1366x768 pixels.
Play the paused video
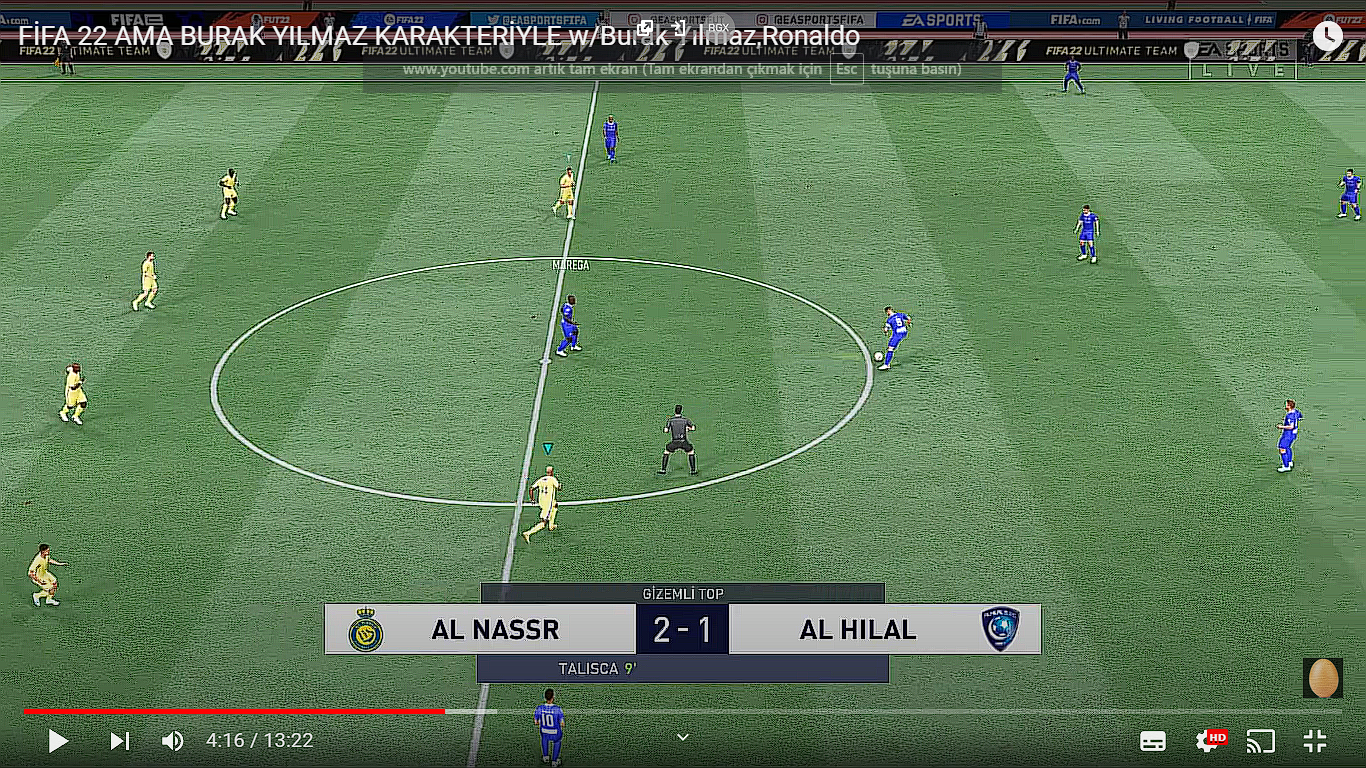point(58,741)
